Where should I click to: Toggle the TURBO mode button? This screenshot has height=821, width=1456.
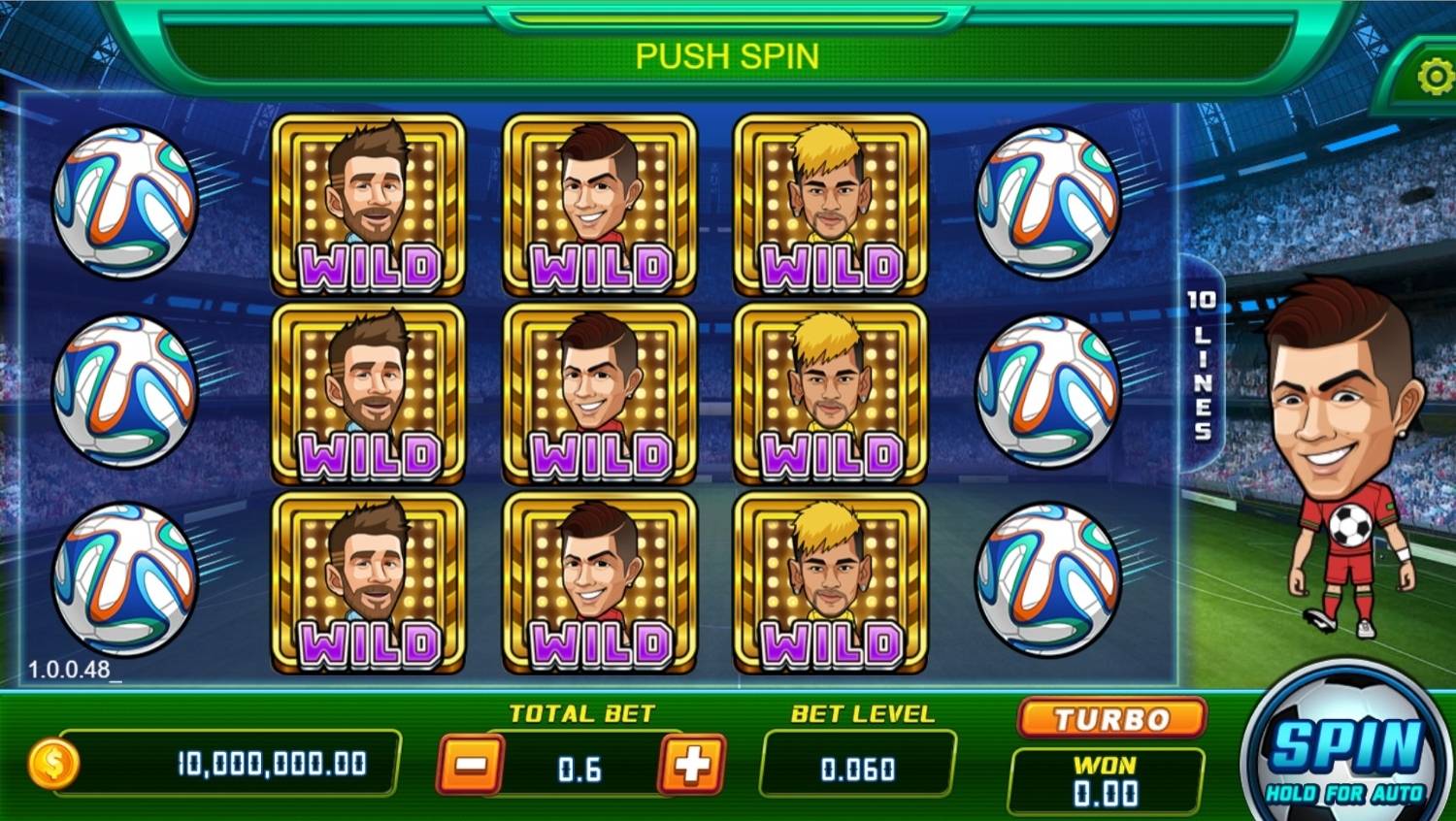click(1112, 719)
